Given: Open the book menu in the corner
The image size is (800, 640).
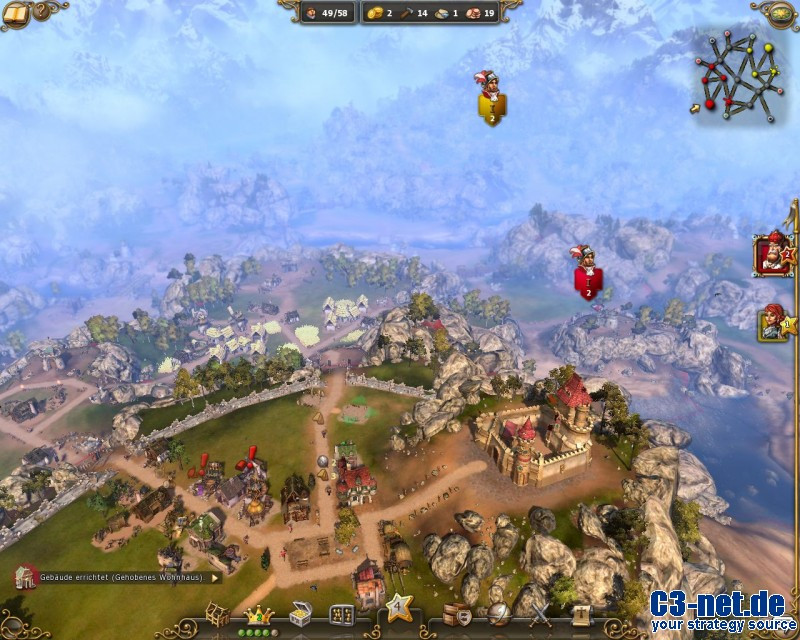Looking at the screenshot, I should (17, 13).
